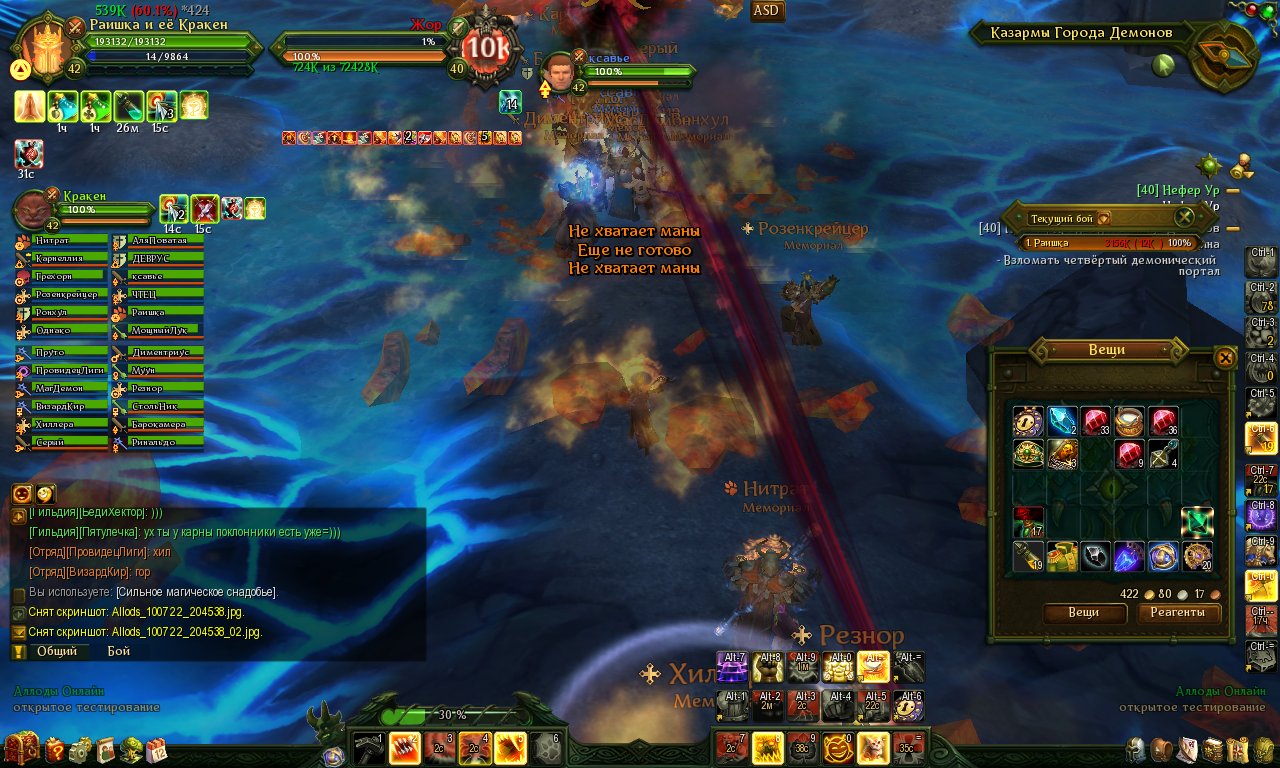The height and width of the screenshot is (768, 1280).
Task: Choose the golden clockwork gear item stack of 20
Action: tap(1197, 556)
